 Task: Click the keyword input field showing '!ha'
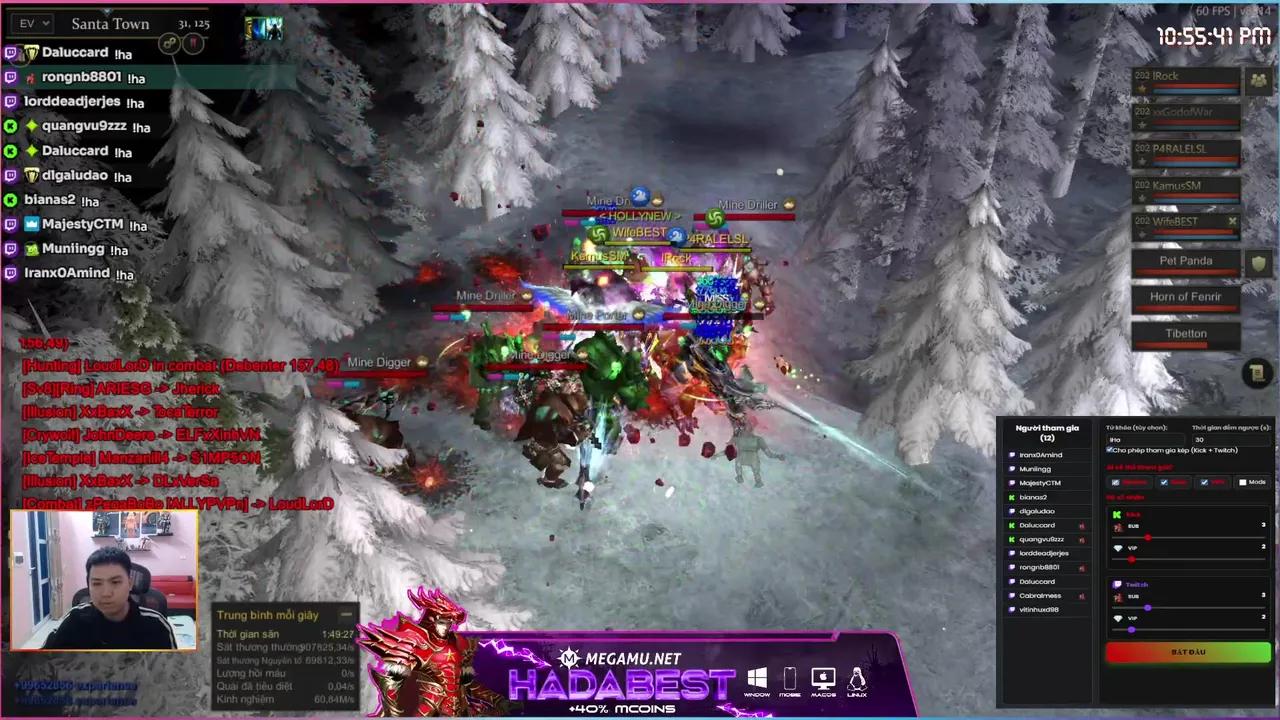coord(1145,440)
